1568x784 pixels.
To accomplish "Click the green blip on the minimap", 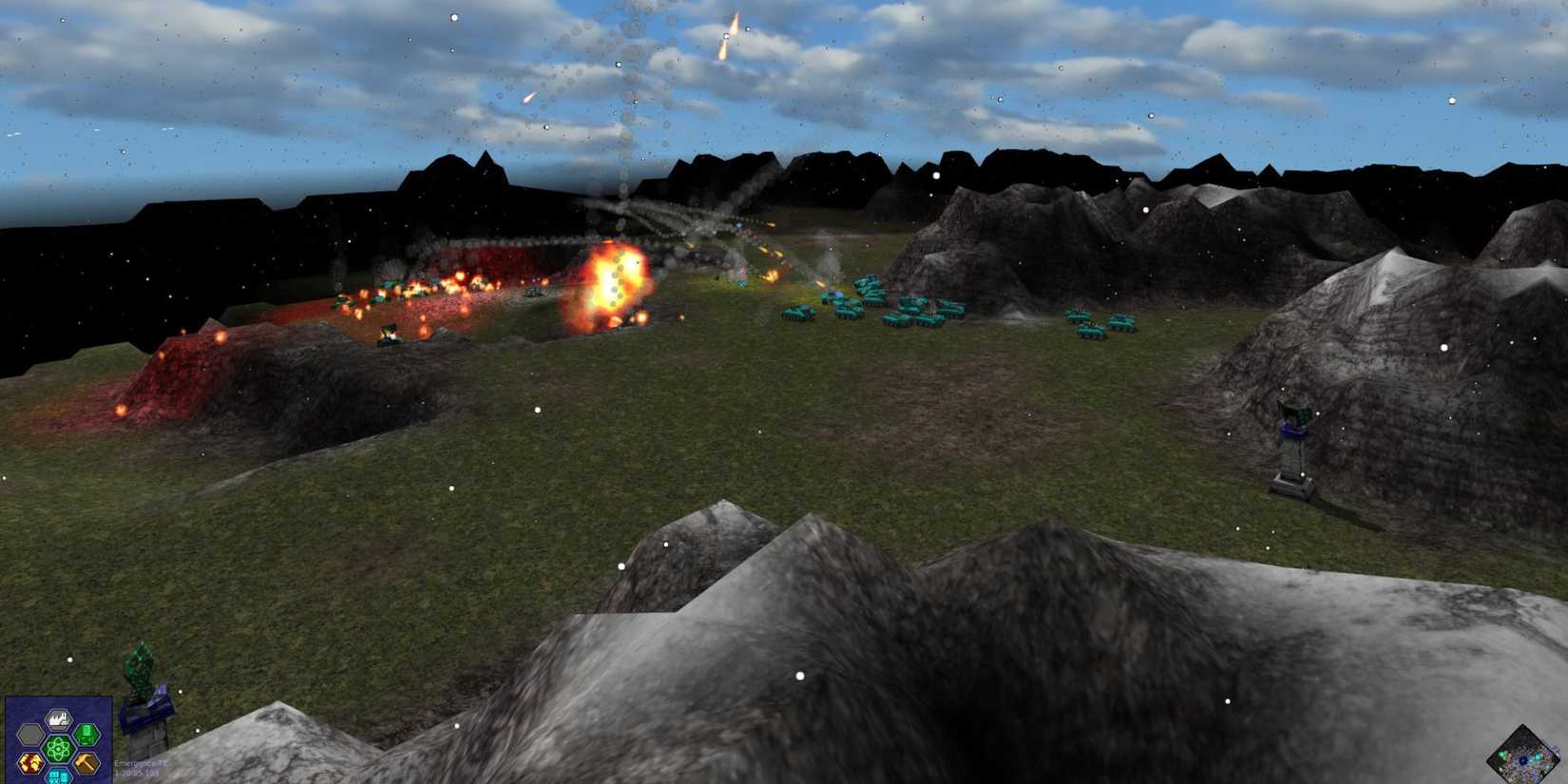I will click(x=1501, y=754).
